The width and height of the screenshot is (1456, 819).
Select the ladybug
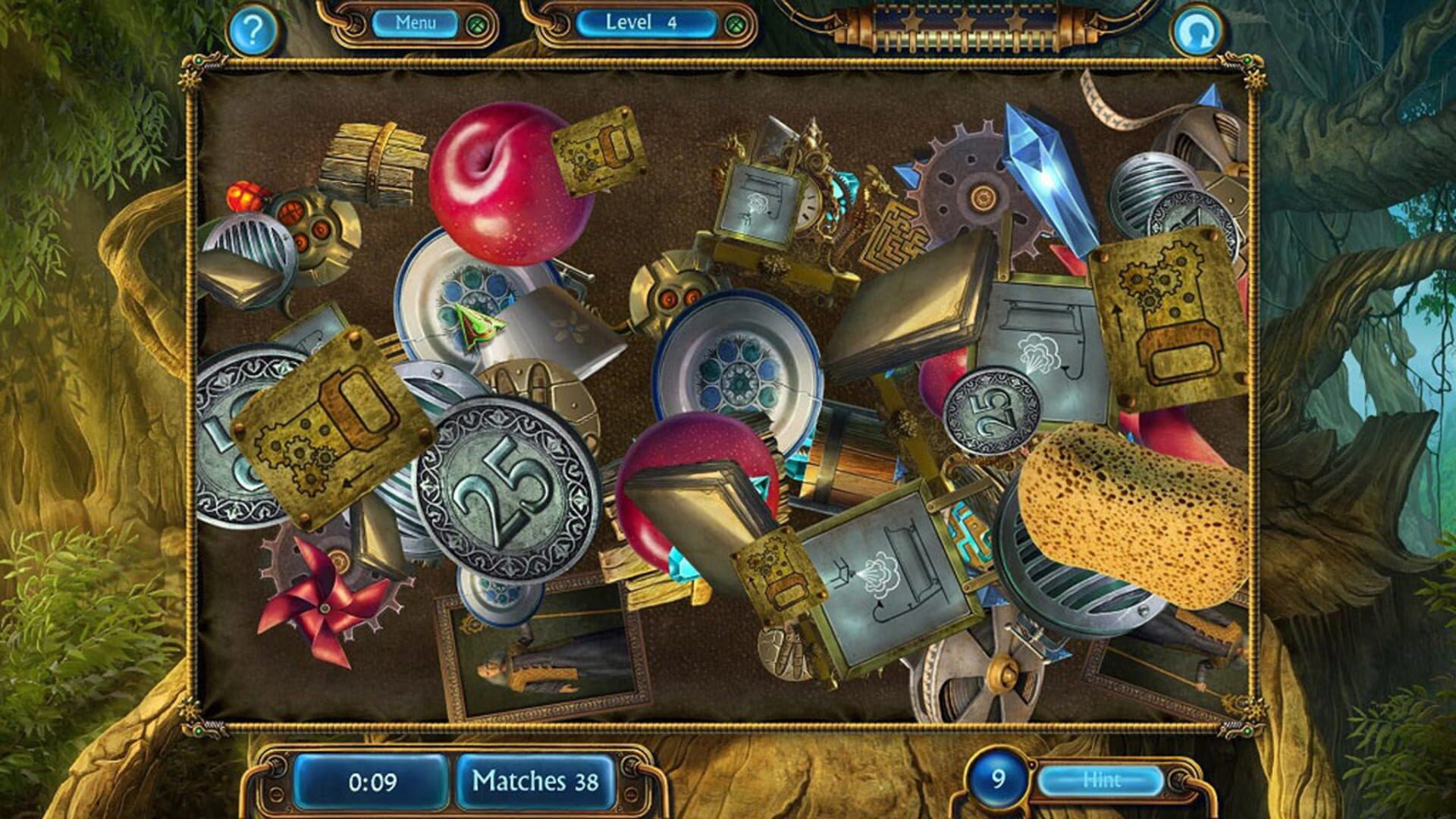[241, 196]
